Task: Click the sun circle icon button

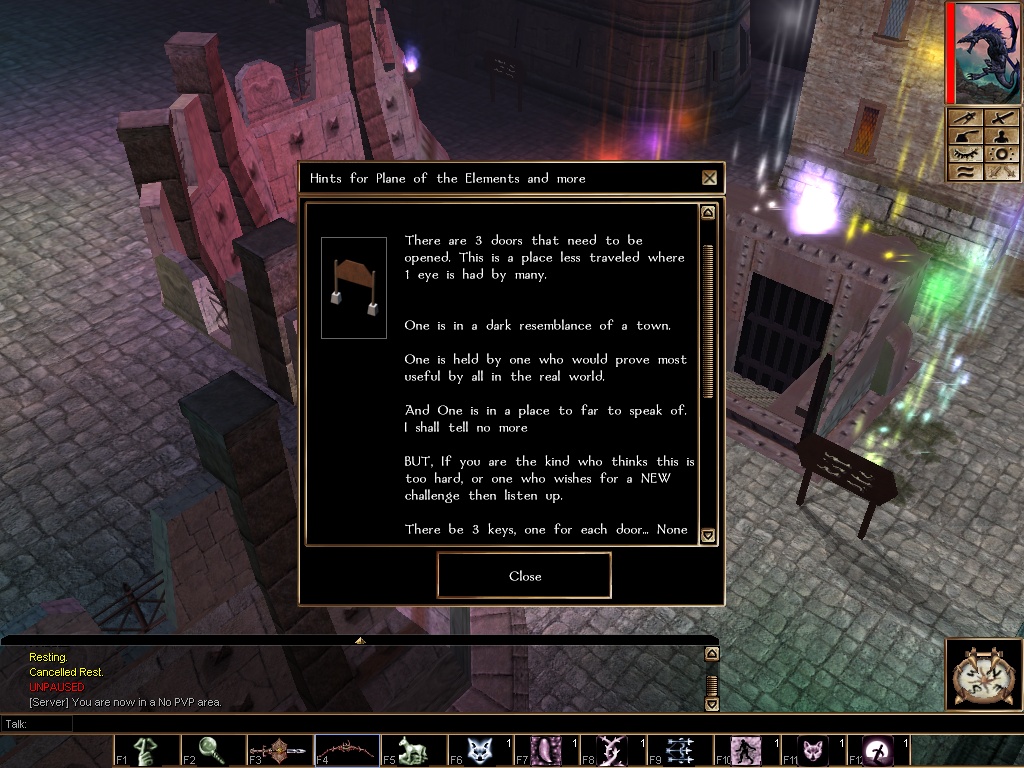Action: 1001,155
